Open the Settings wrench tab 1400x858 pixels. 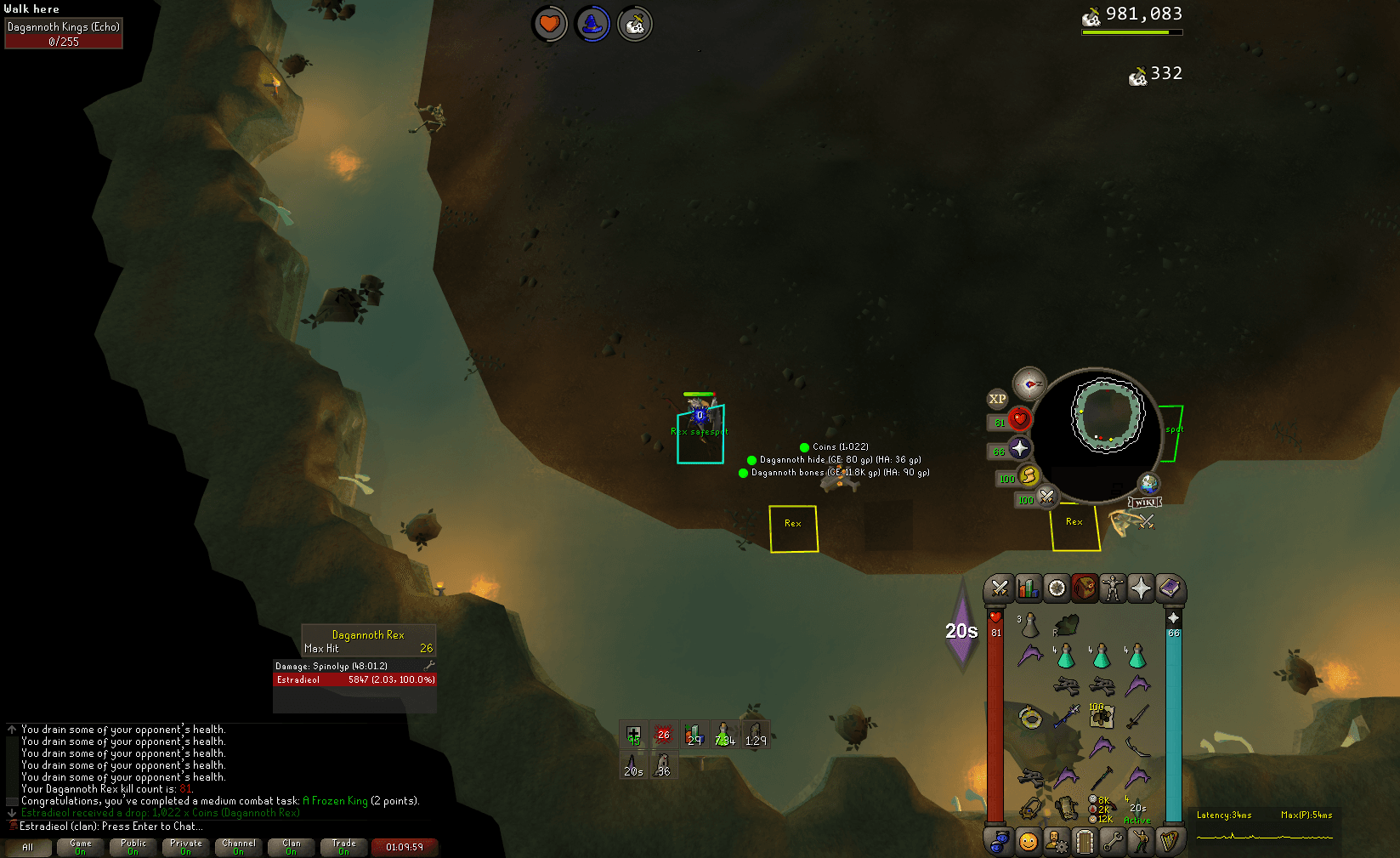click(x=1112, y=841)
